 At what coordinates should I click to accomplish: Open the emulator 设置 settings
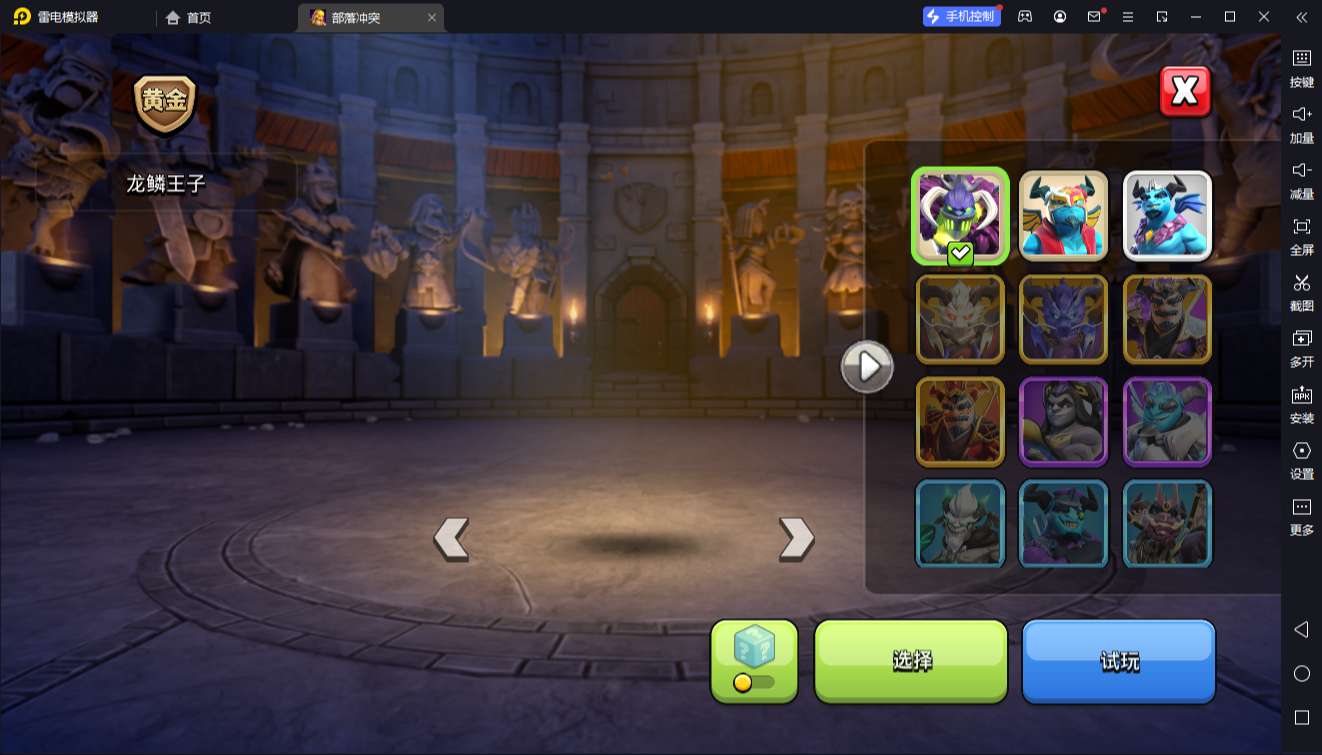(x=1301, y=459)
